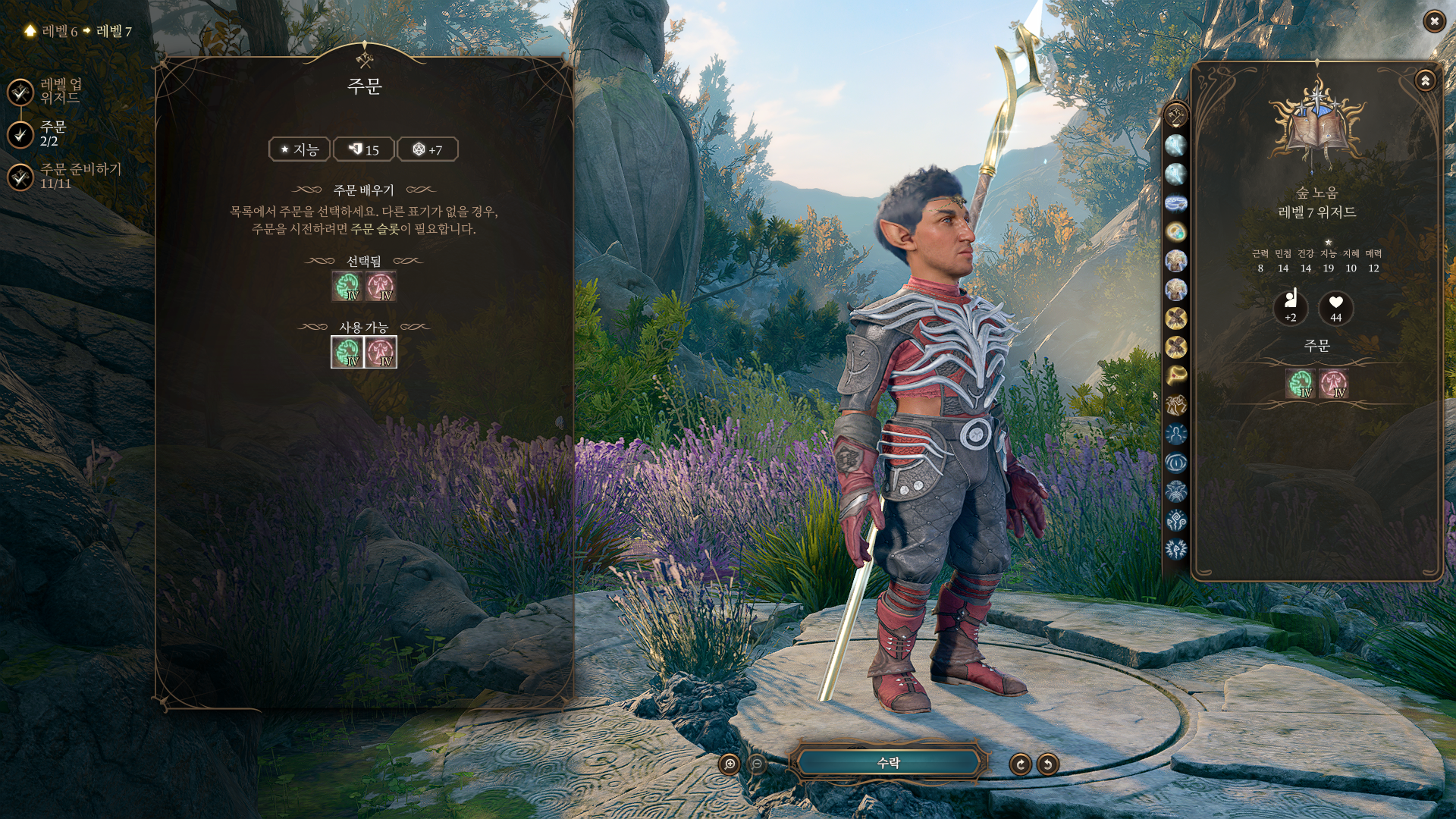Select the blue eye spell icon in the sidebar
This screenshot has width=1456, height=819.
coord(1176,463)
